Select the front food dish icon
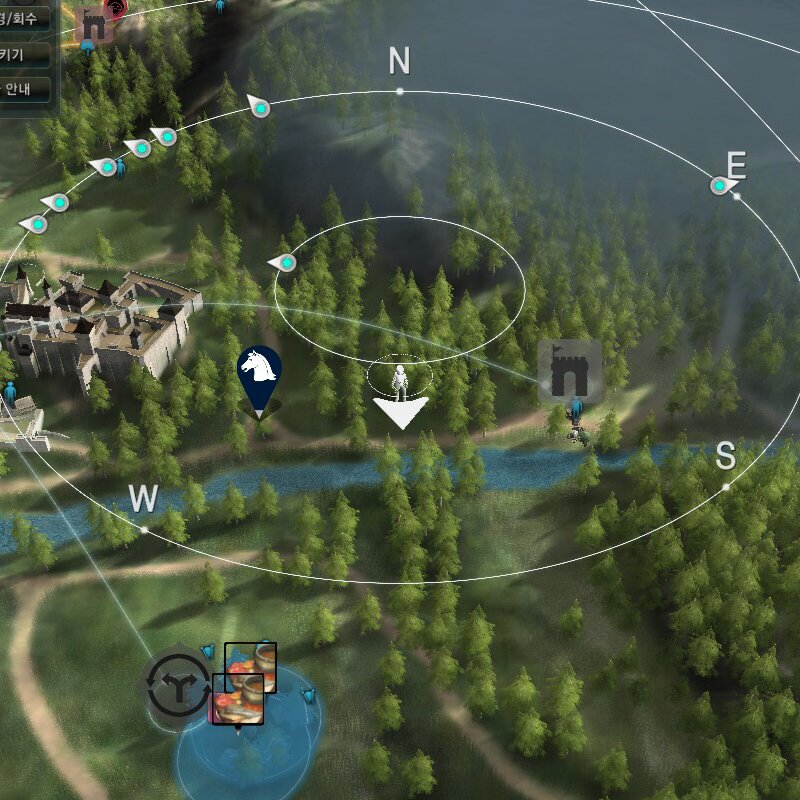Viewport: 800px width, 800px height. point(238,699)
